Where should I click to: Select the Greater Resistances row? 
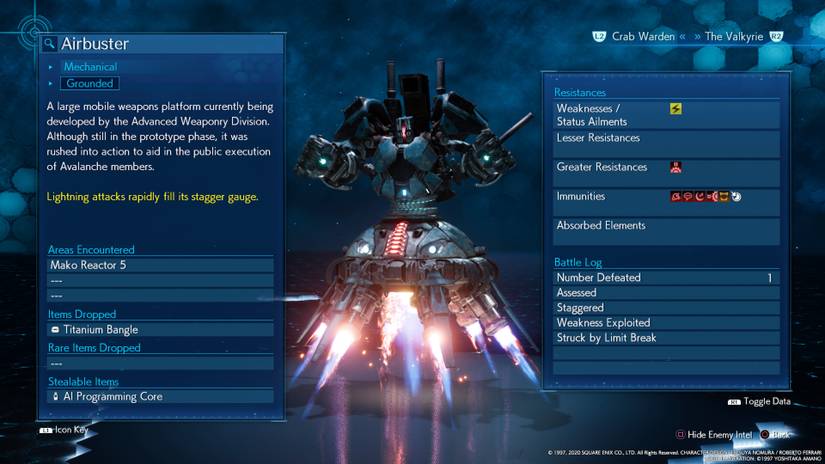tap(665, 168)
